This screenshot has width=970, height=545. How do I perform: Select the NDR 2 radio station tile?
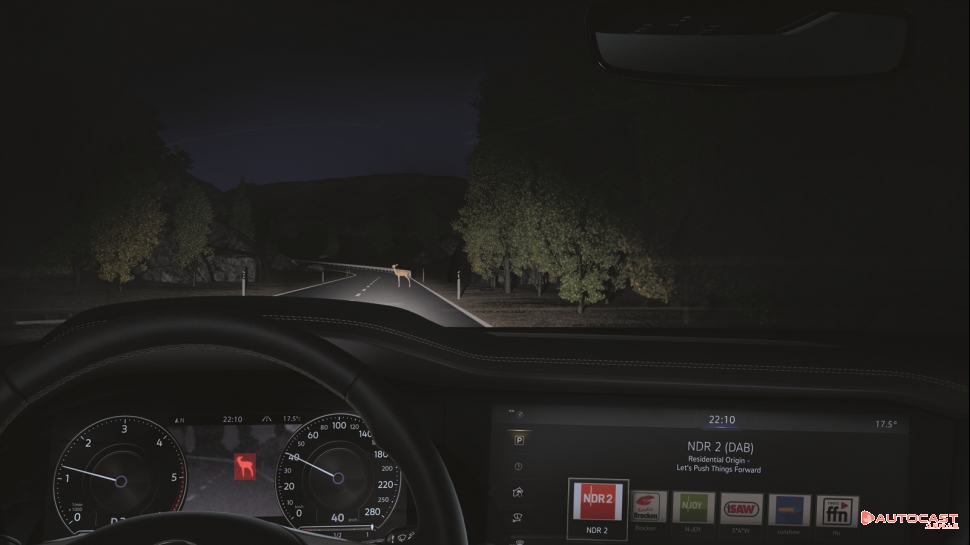(597, 504)
